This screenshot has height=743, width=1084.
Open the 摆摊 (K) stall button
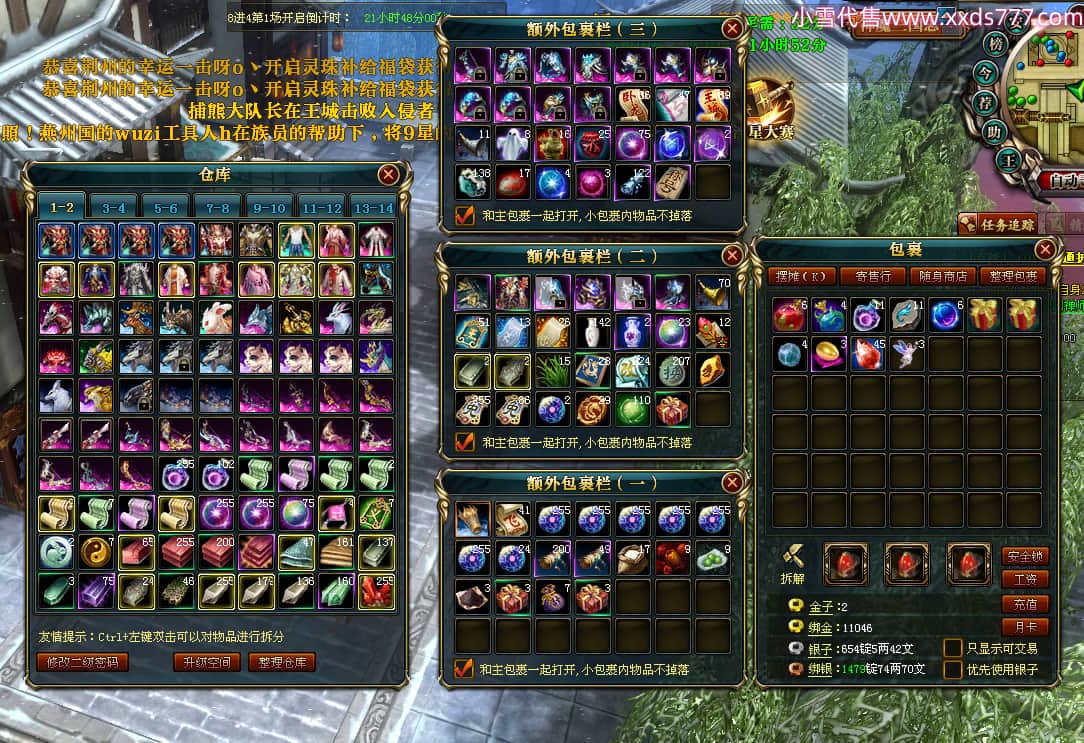[805, 276]
